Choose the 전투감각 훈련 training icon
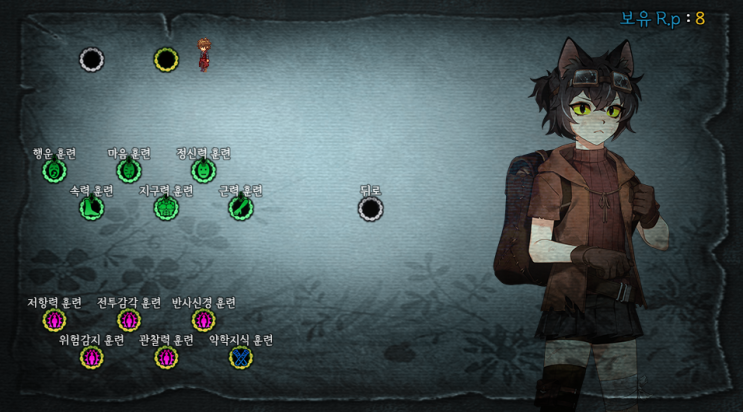 point(129,320)
